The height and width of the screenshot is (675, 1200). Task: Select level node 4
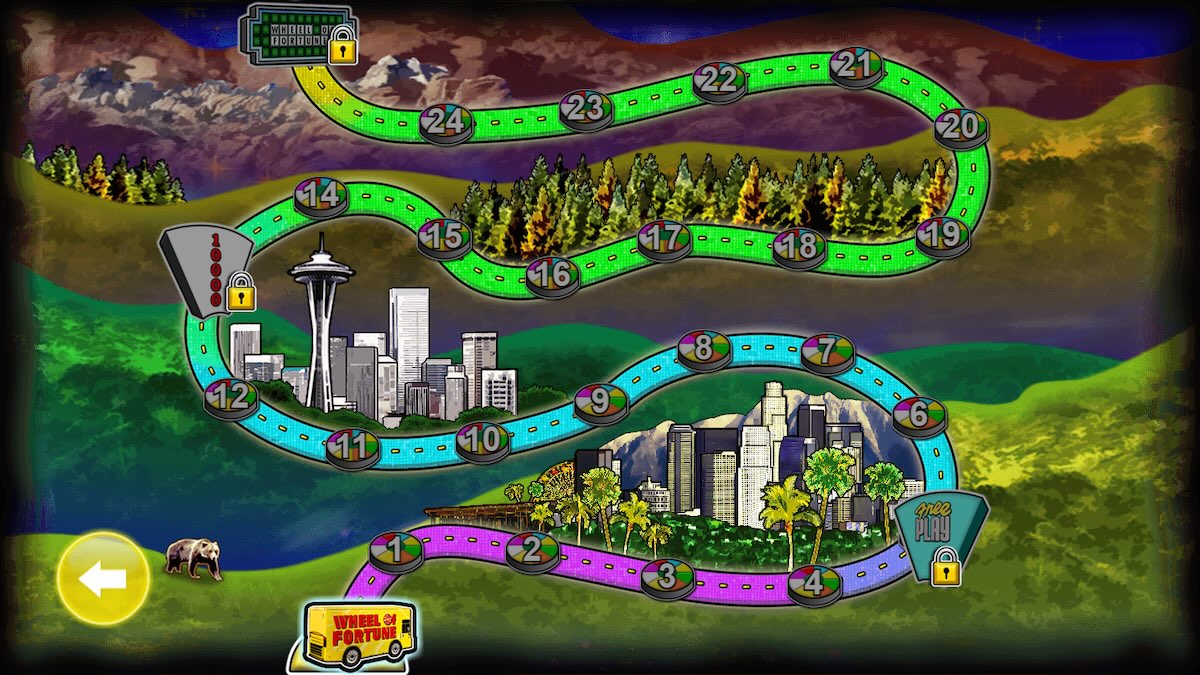[814, 582]
